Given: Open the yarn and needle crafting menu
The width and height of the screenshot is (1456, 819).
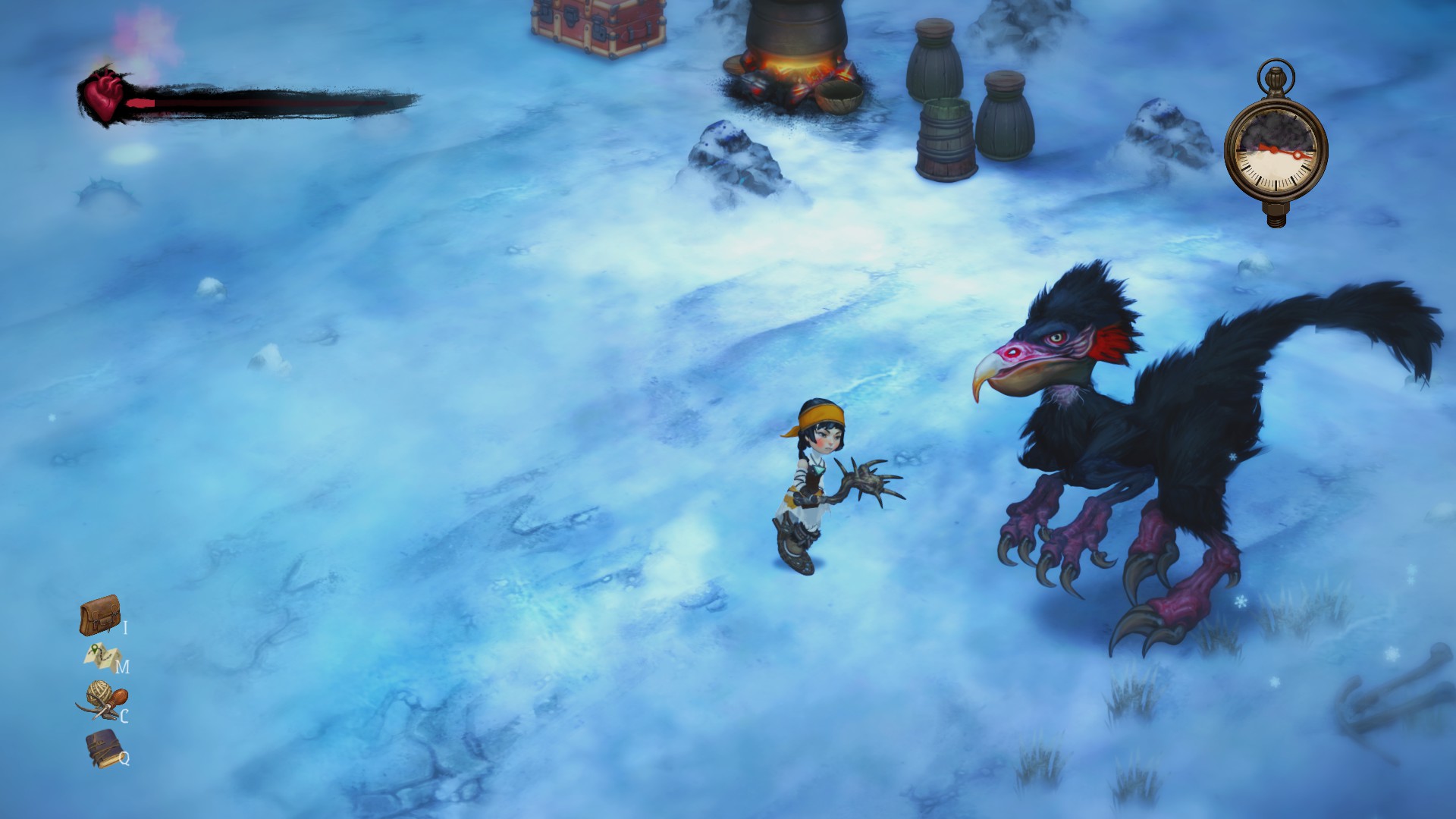Looking at the screenshot, I should tap(102, 701).
